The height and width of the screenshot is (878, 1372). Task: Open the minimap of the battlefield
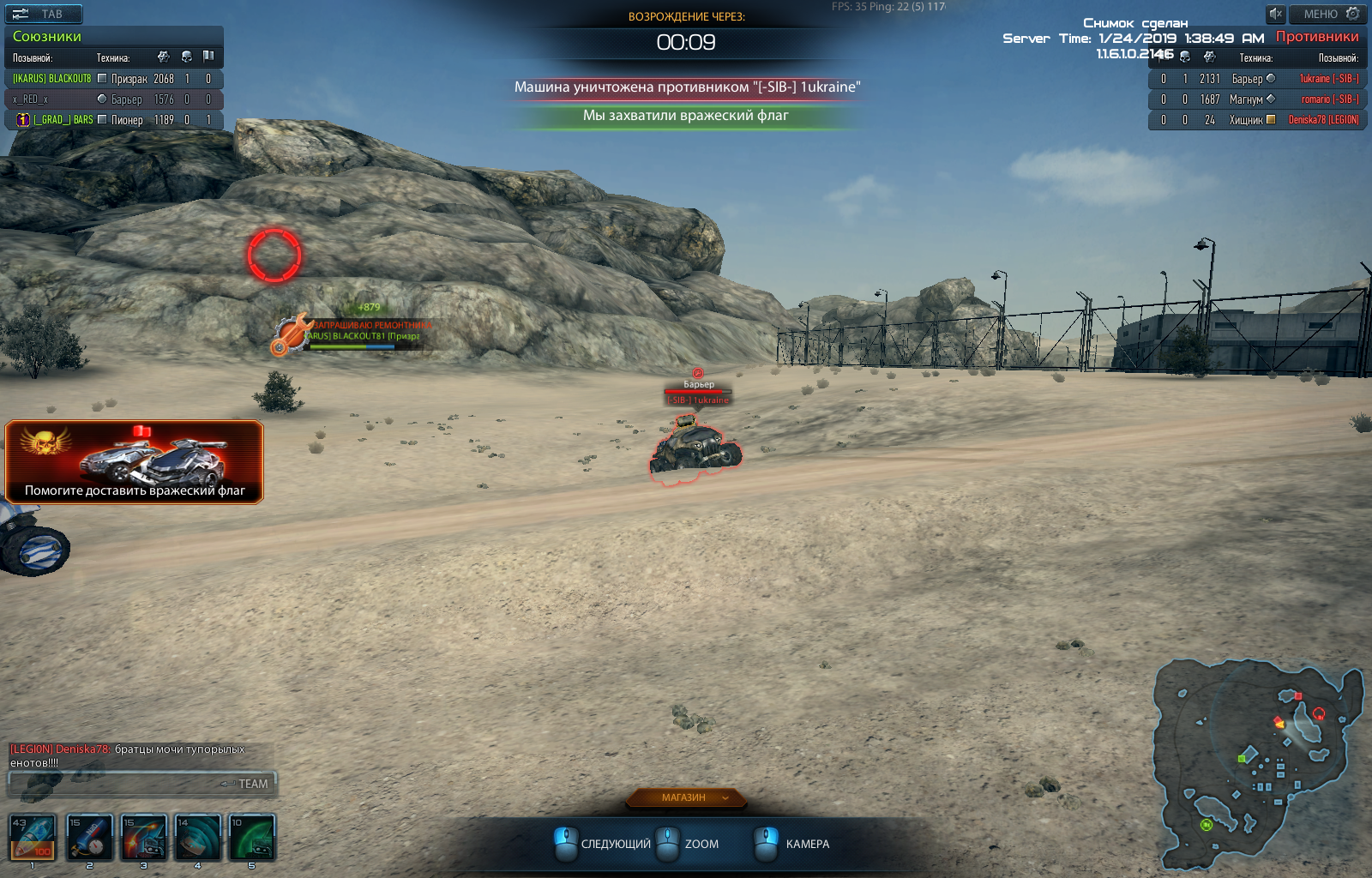tap(1257, 765)
